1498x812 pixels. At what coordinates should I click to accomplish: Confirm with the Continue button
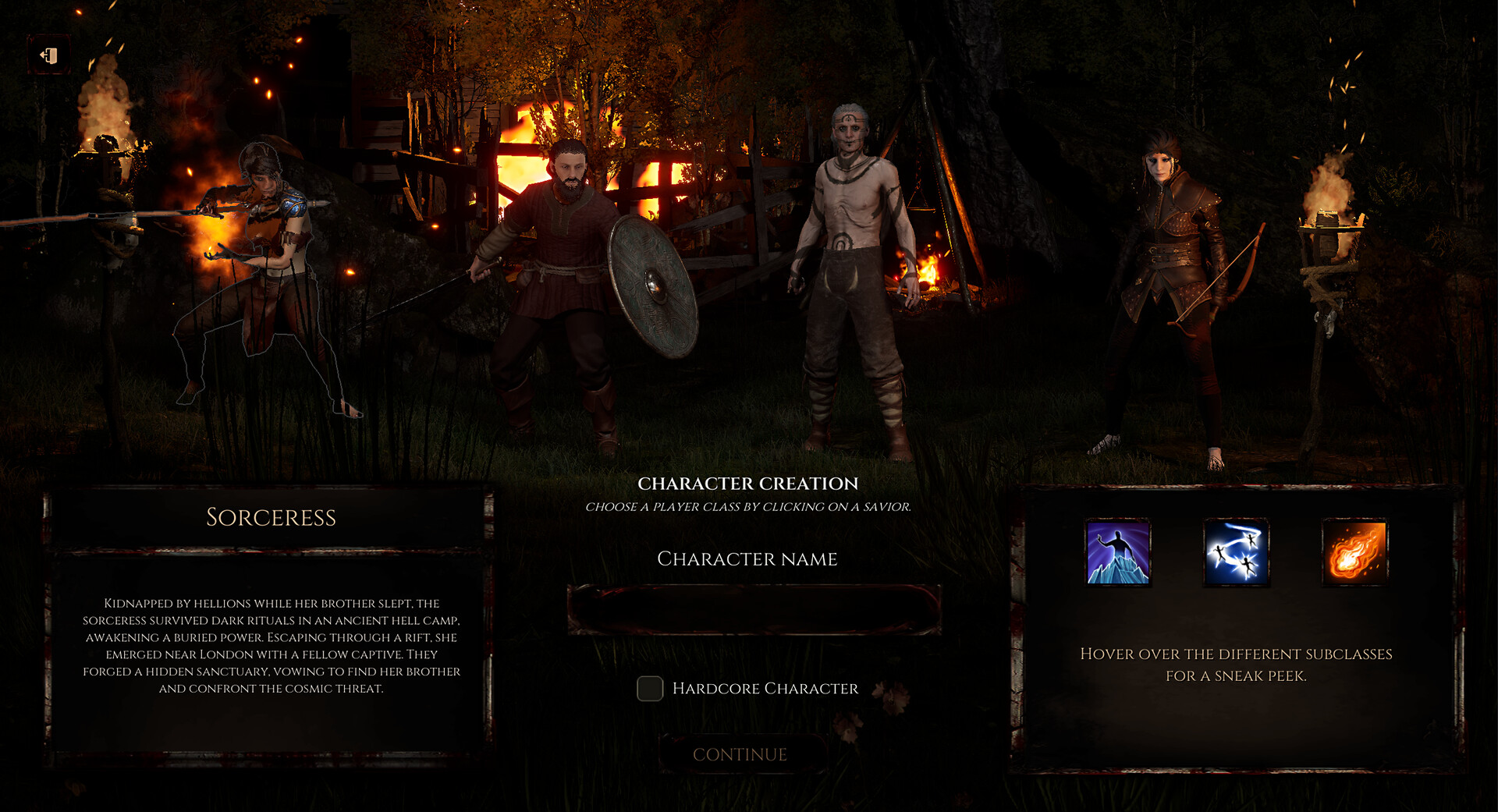click(x=740, y=754)
